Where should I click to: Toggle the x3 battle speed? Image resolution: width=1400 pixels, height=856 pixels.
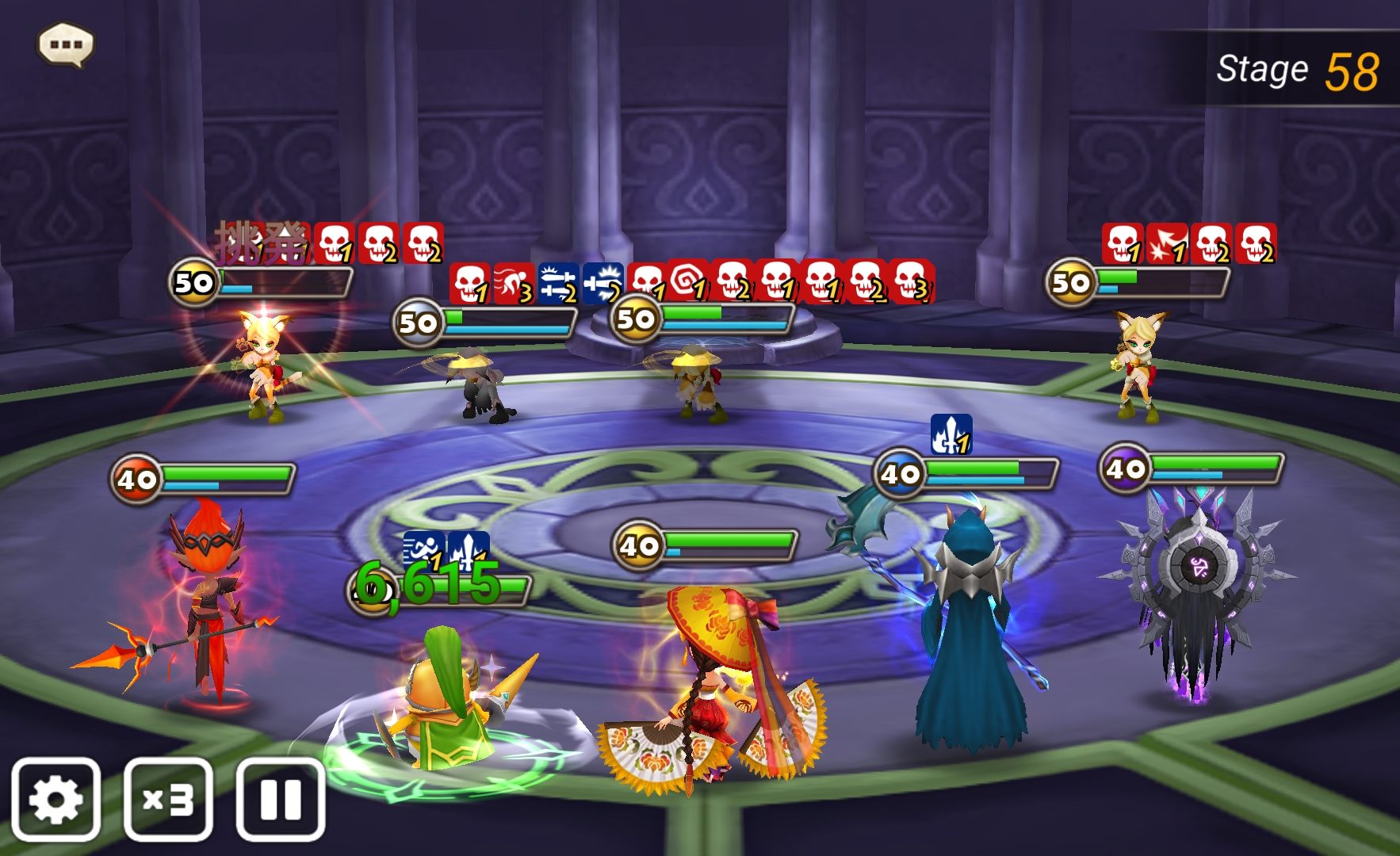168,799
